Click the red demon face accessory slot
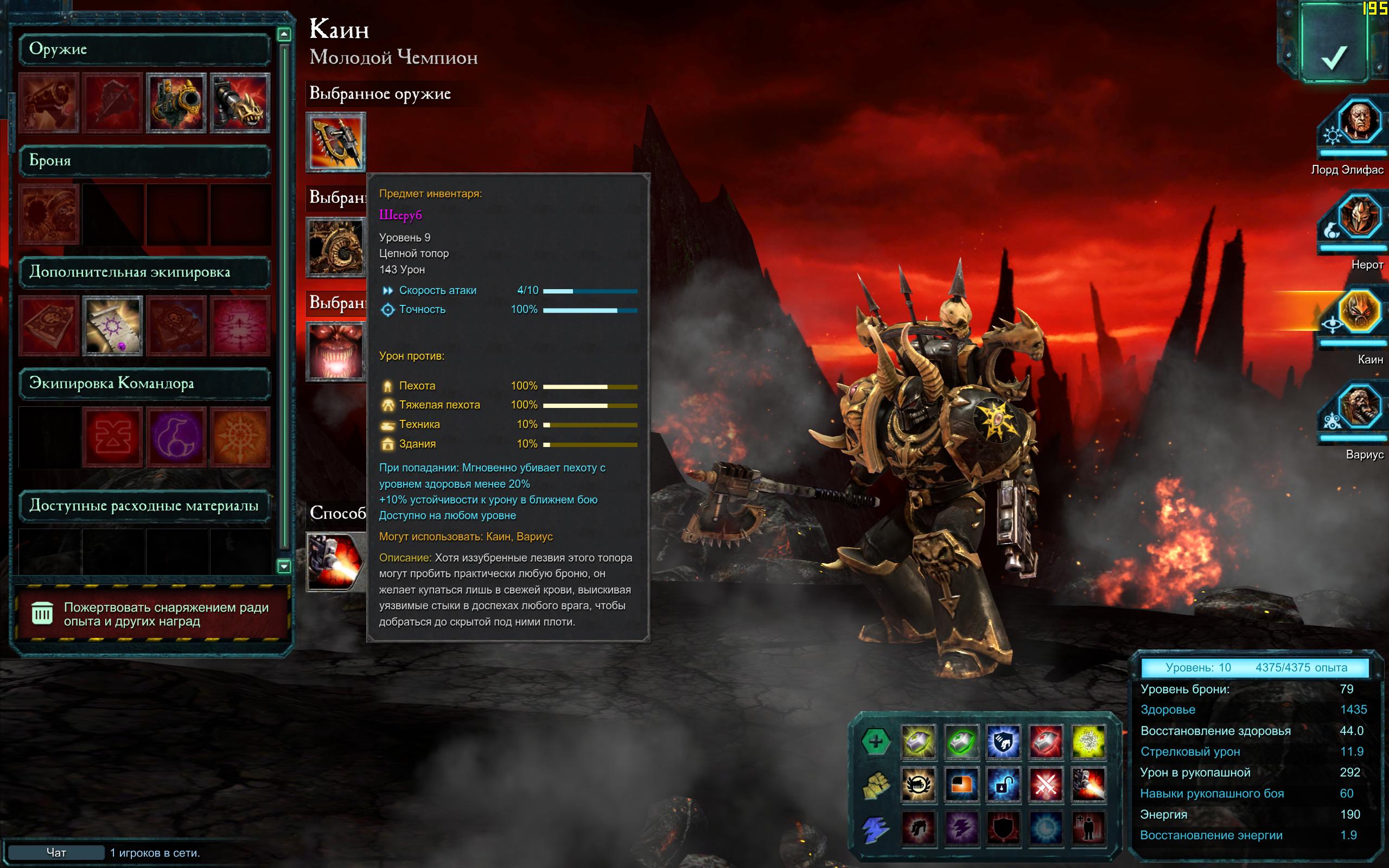 tap(336, 352)
